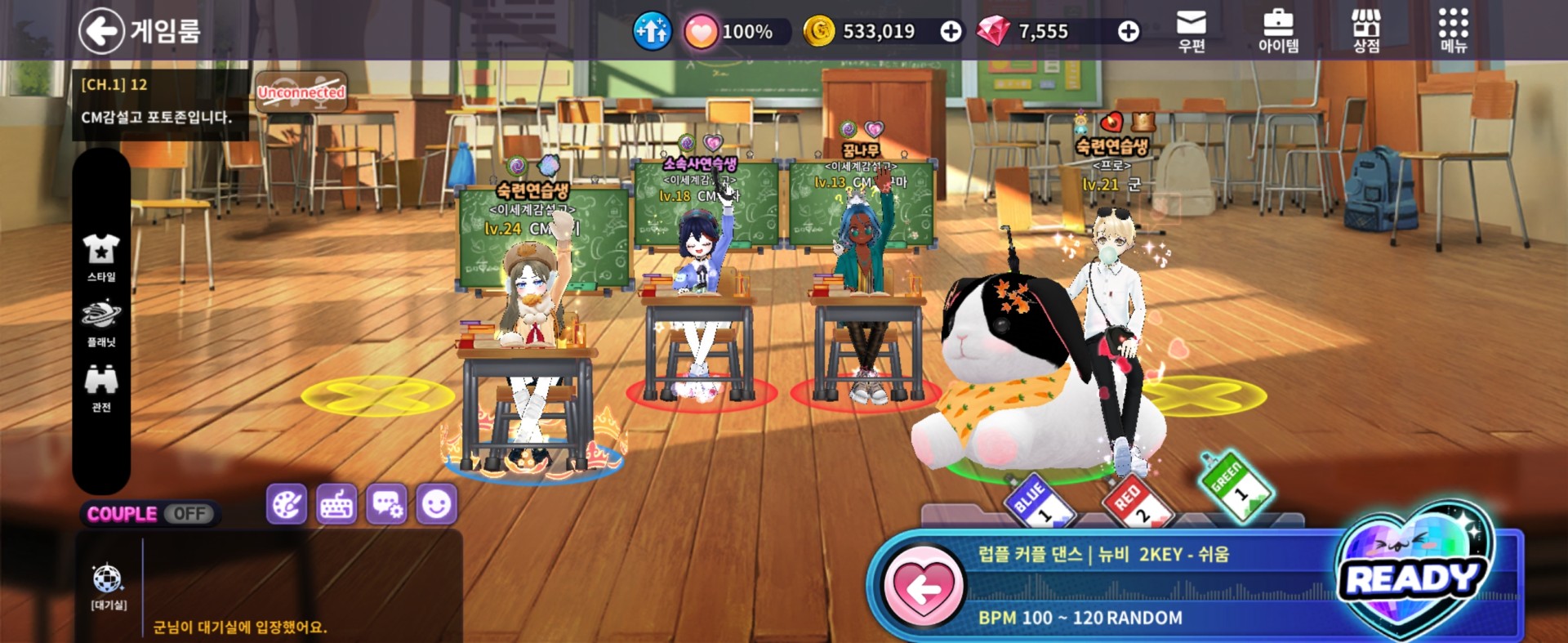The width and height of the screenshot is (1568, 643).
Task: Toggle the COUPLE mode switch
Action: (189, 514)
